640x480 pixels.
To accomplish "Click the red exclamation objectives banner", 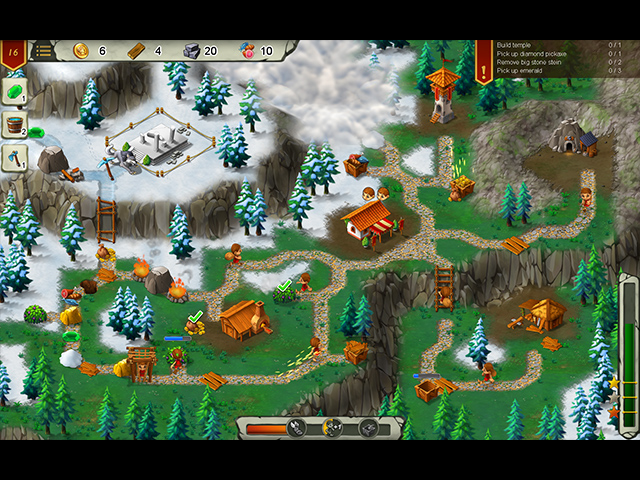I will pyautogui.click(x=484, y=58).
